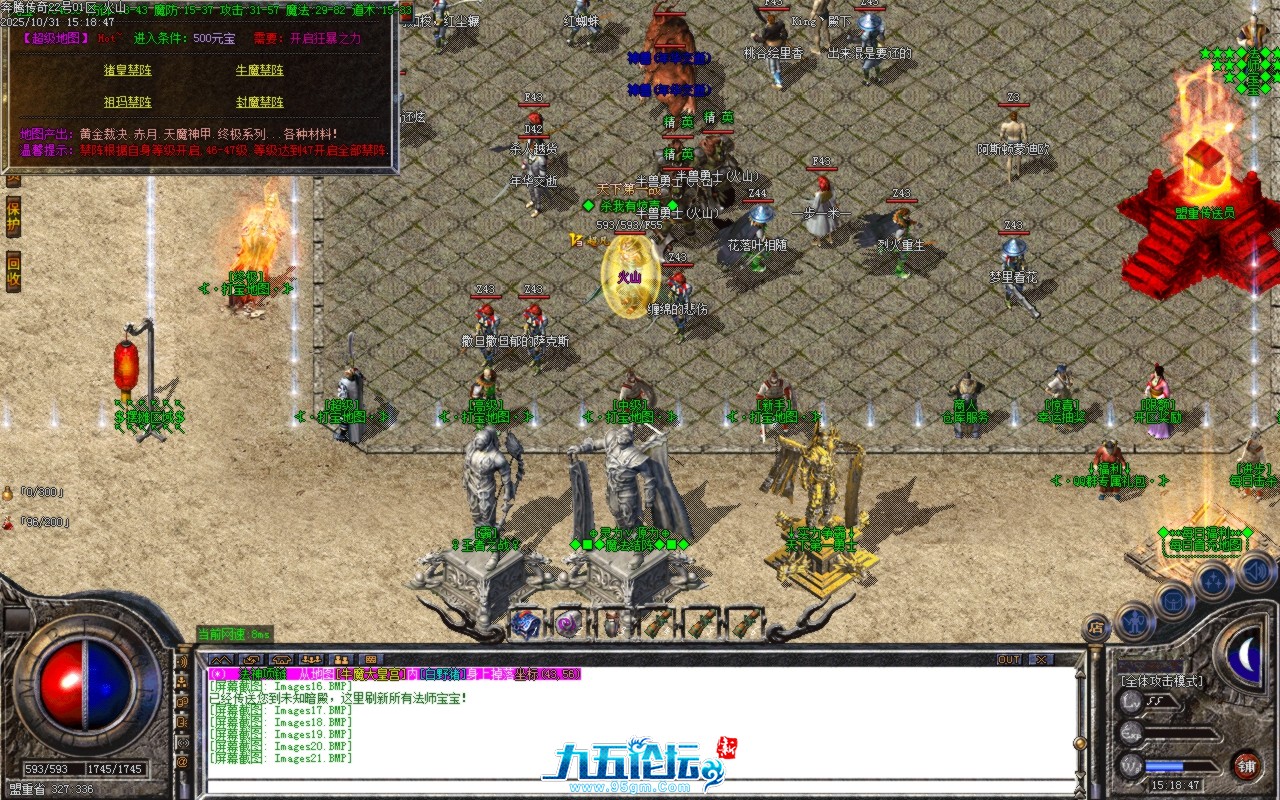Click the 牛魔禁阵 yellow link
The height and width of the screenshot is (800, 1280).
pyautogui.click(x=259, y=70)
